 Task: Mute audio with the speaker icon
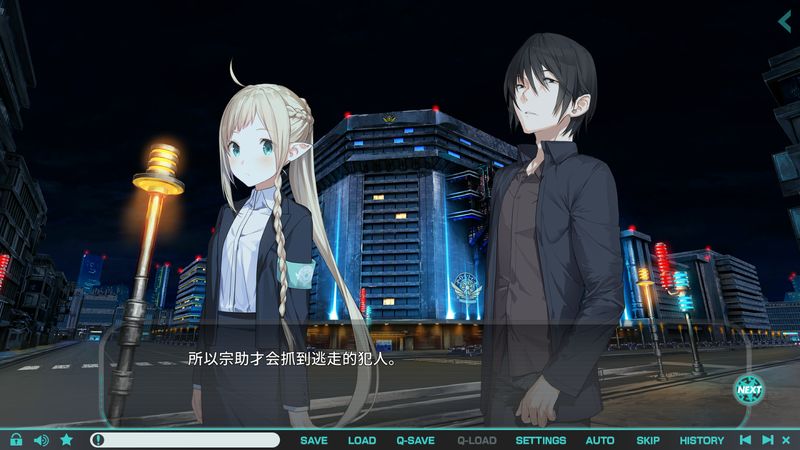point(41,439)
